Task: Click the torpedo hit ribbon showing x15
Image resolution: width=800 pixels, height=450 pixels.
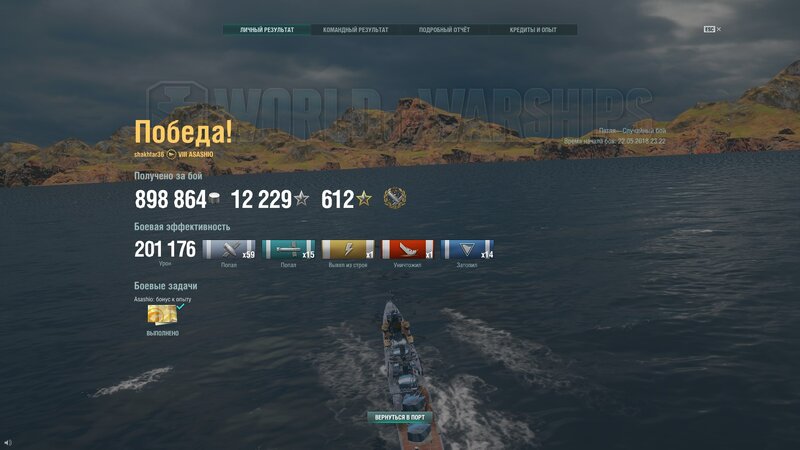Action: 288,250
